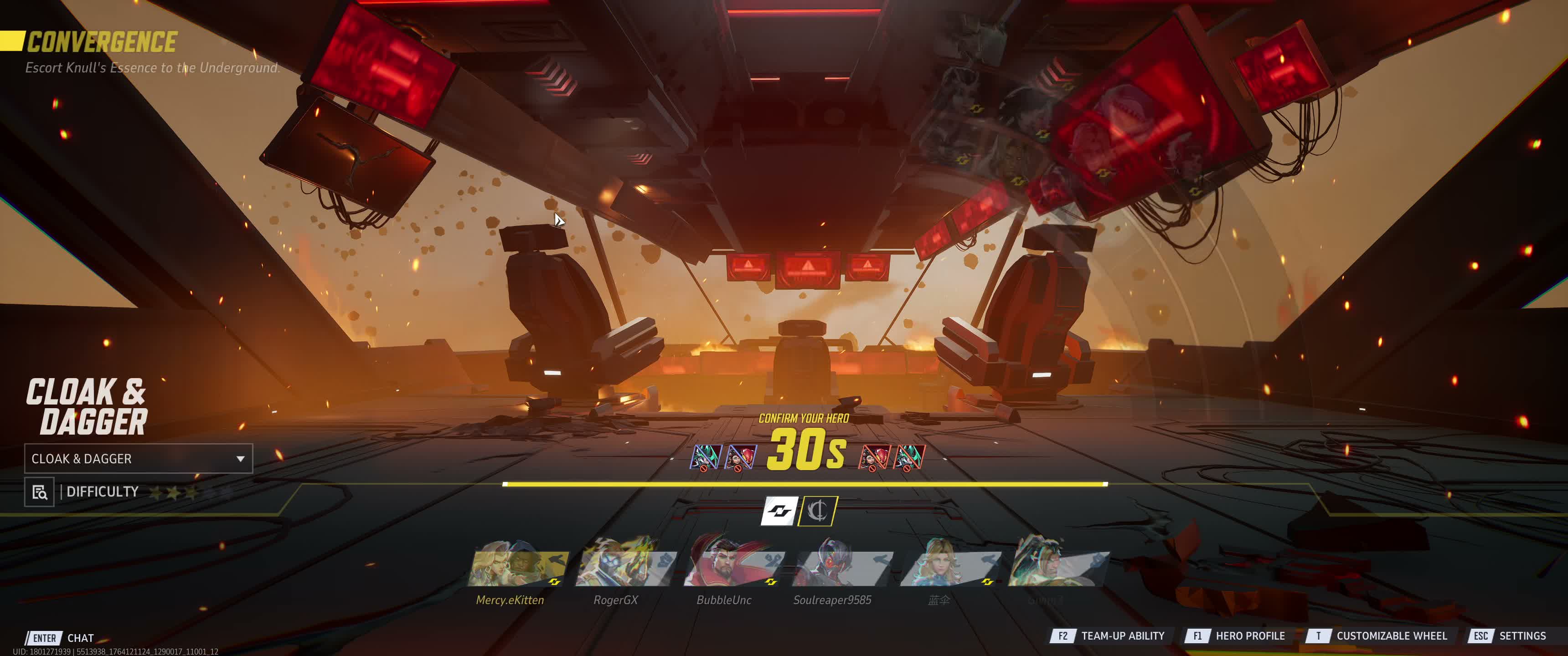Switch to the crescent emblem tab

[x=818, y=511]
